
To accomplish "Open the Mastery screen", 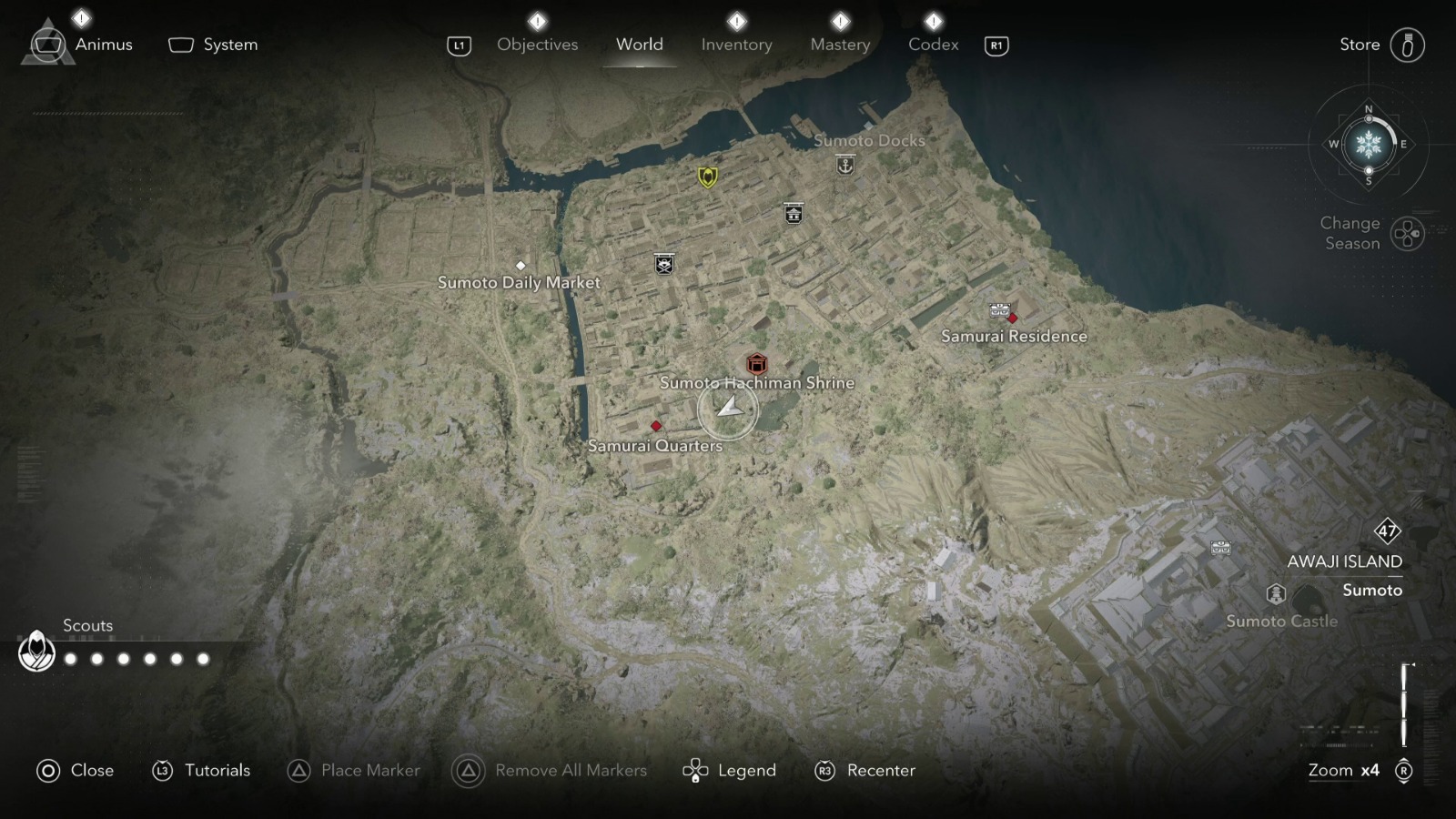I will tap(839, 44).
